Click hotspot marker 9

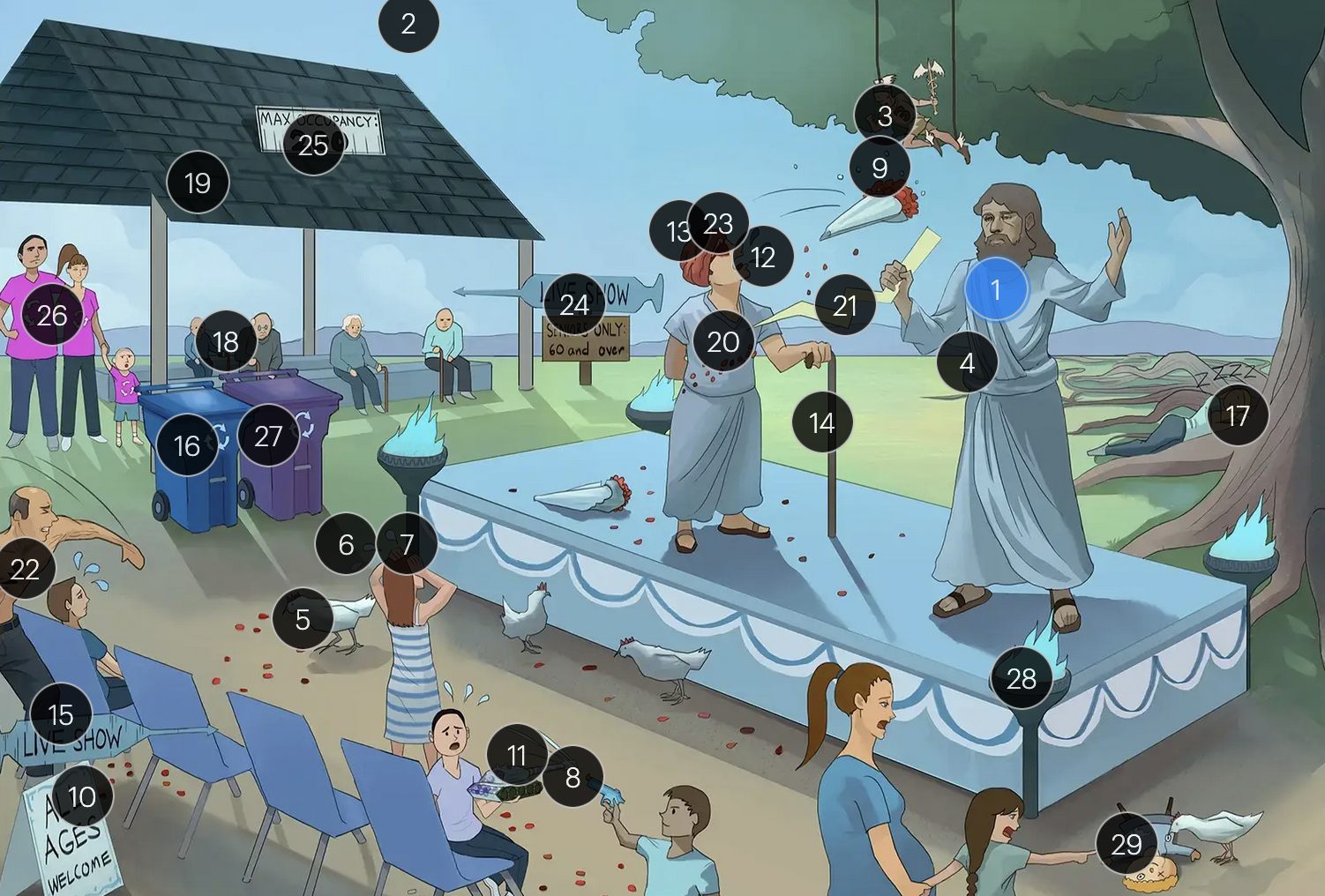point(880,168)
